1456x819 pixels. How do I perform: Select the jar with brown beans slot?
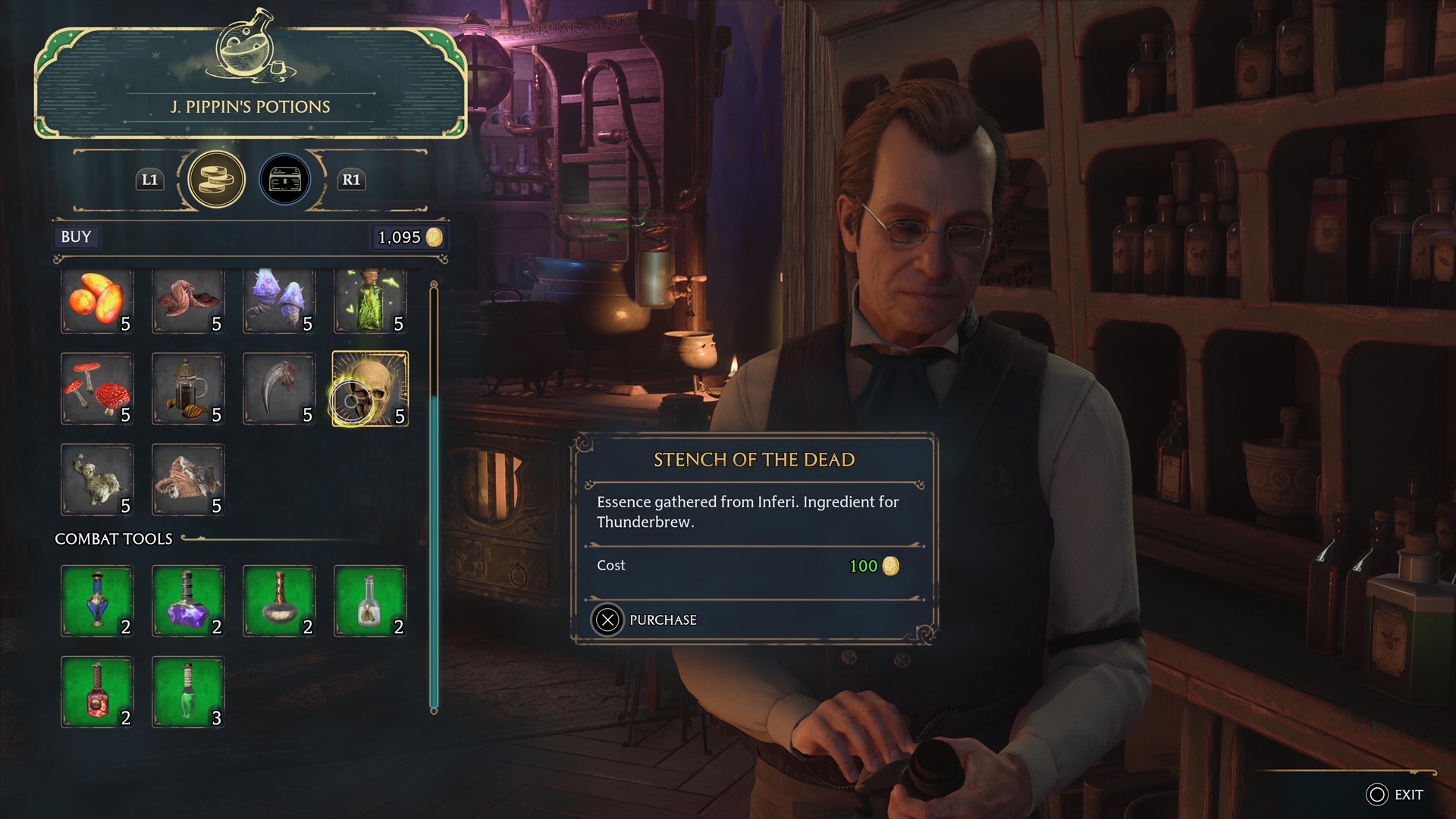click(x=188, y=389)
